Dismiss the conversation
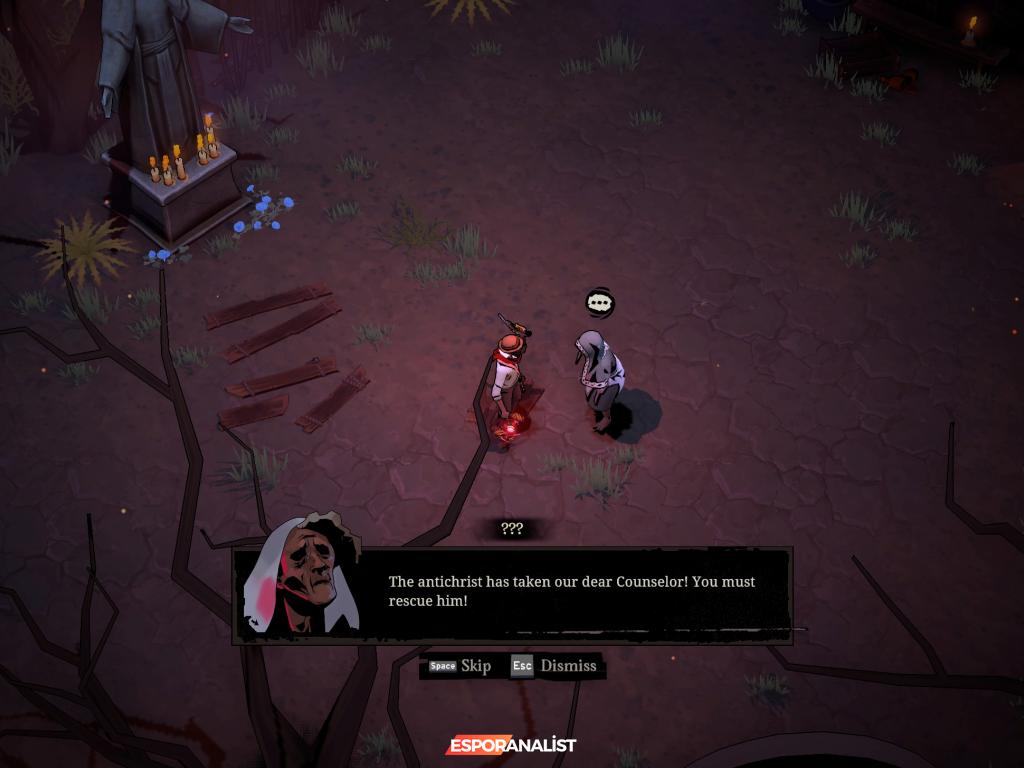This screenshot has height=768, width=1024. [x=554, y=666]
